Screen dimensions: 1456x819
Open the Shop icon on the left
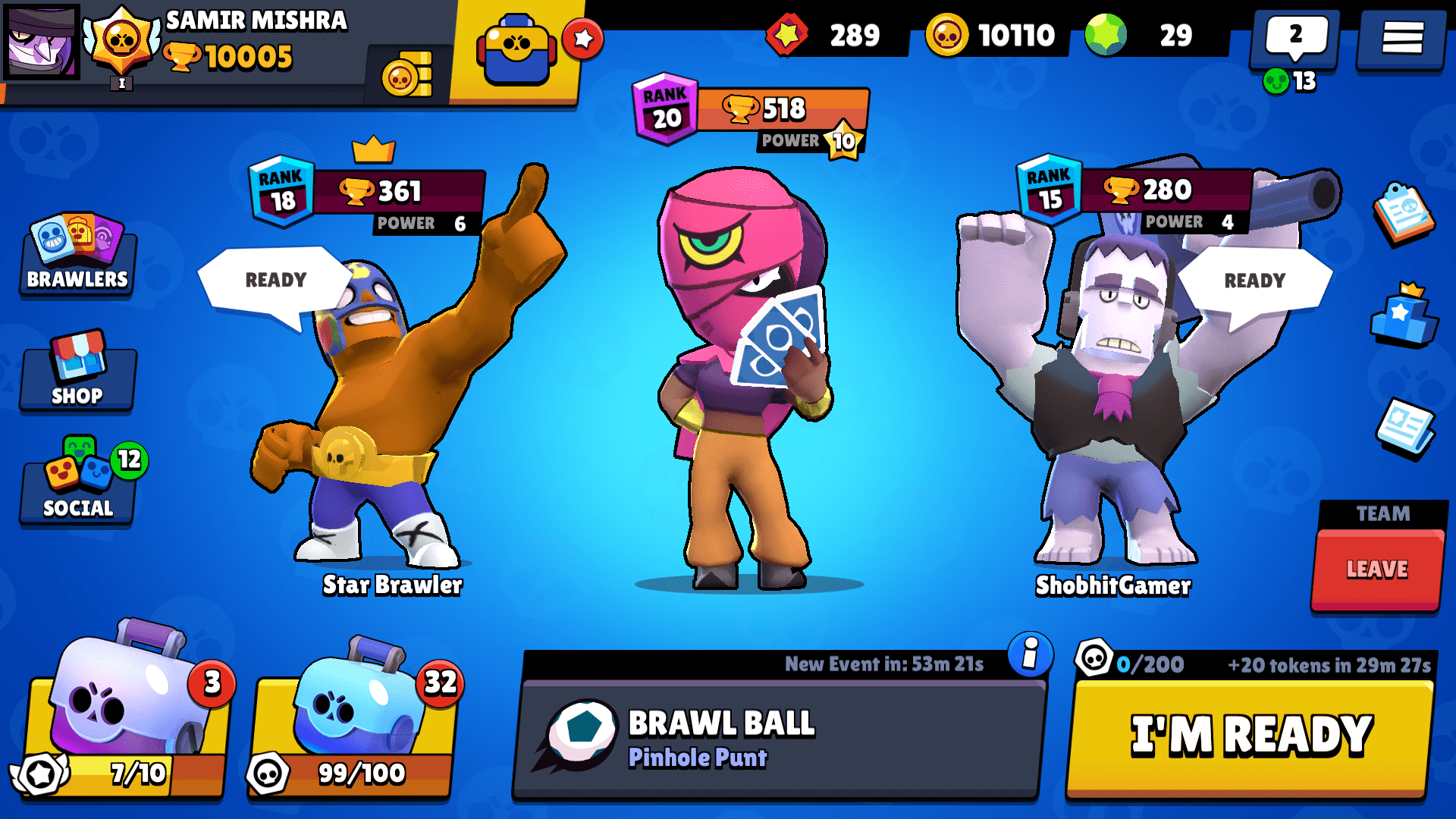point(76,375)
